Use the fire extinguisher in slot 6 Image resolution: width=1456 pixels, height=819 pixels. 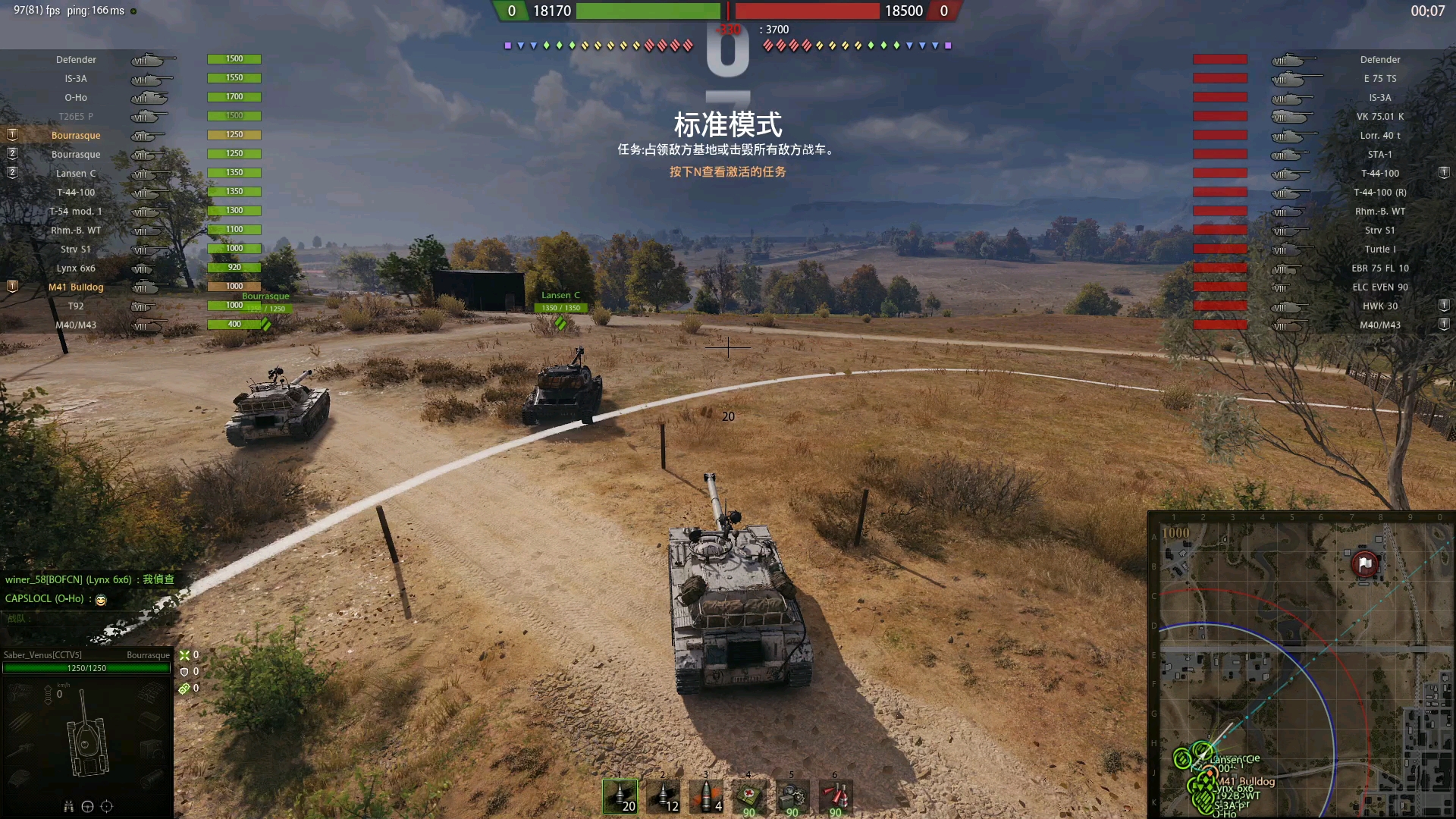[x=835, y=798]
